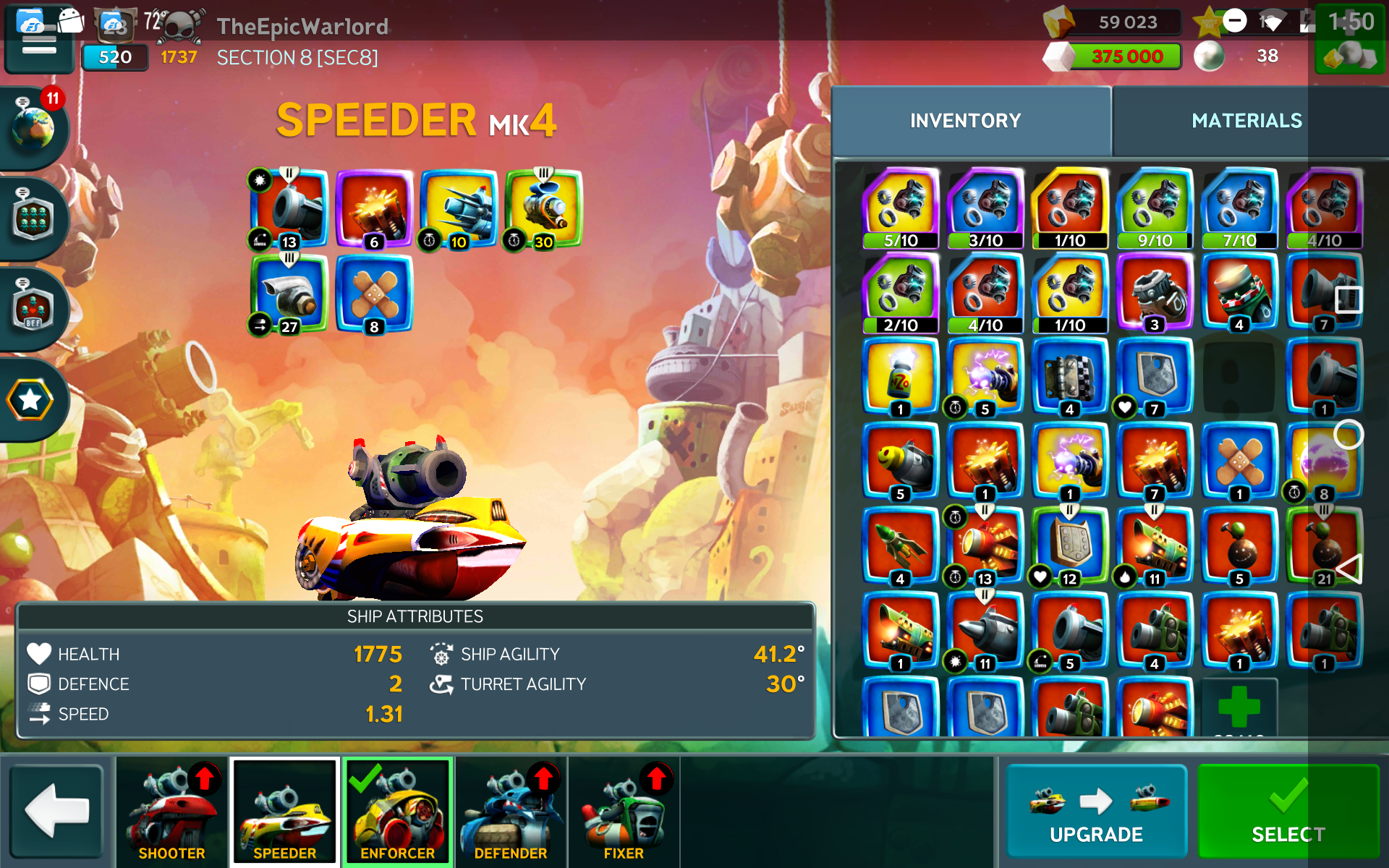1389x868 pixels.
Task: Open the hamburger menu in top-left corner
Action: (x=39, y=45)
